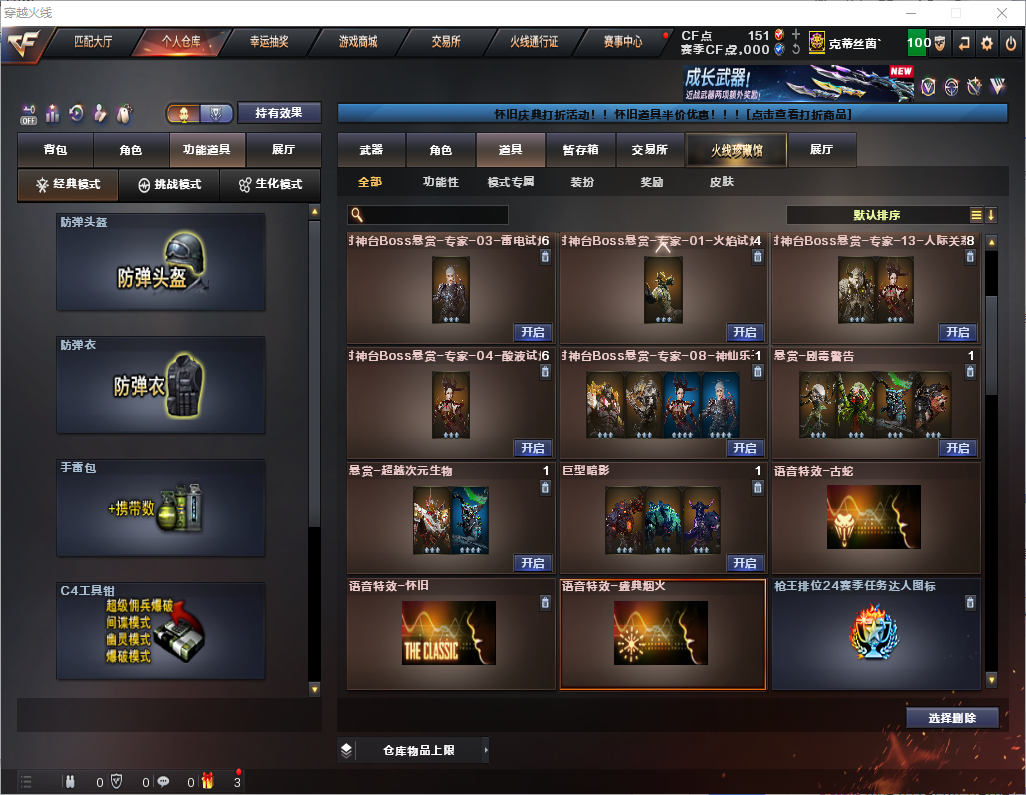Select the 防弹头盔 helmet item
The height and width of the screenshot is (795, 1026).
pyautogui.click(x=161, y=262)
